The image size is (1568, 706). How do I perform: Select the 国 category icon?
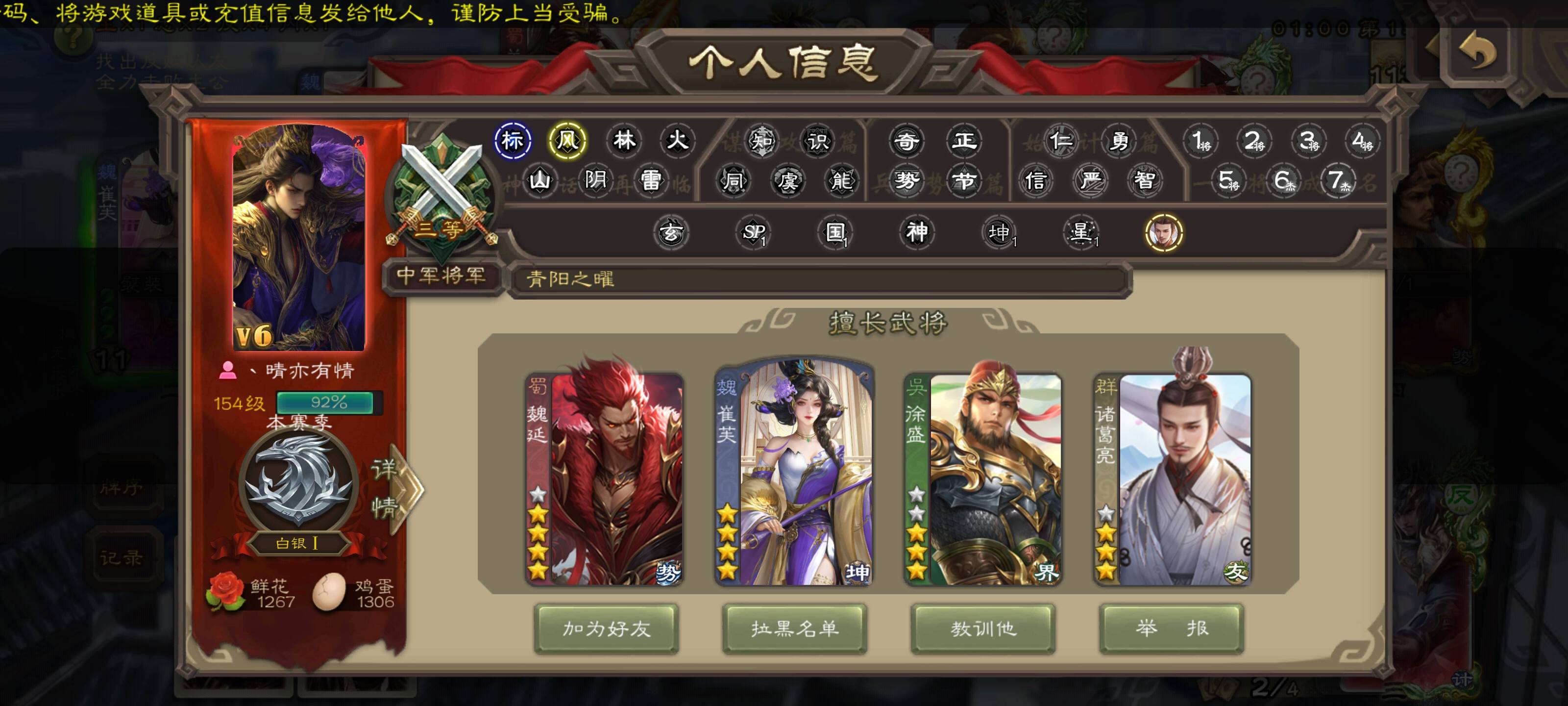pyautogui.click(x=835, y=232)
